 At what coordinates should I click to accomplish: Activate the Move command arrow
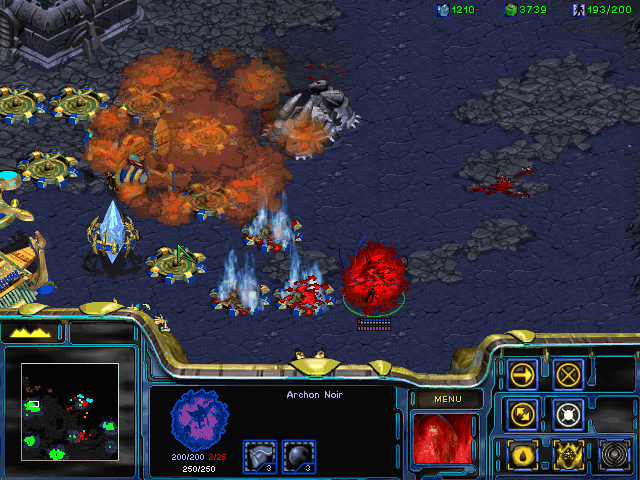[x=522, y=374]
